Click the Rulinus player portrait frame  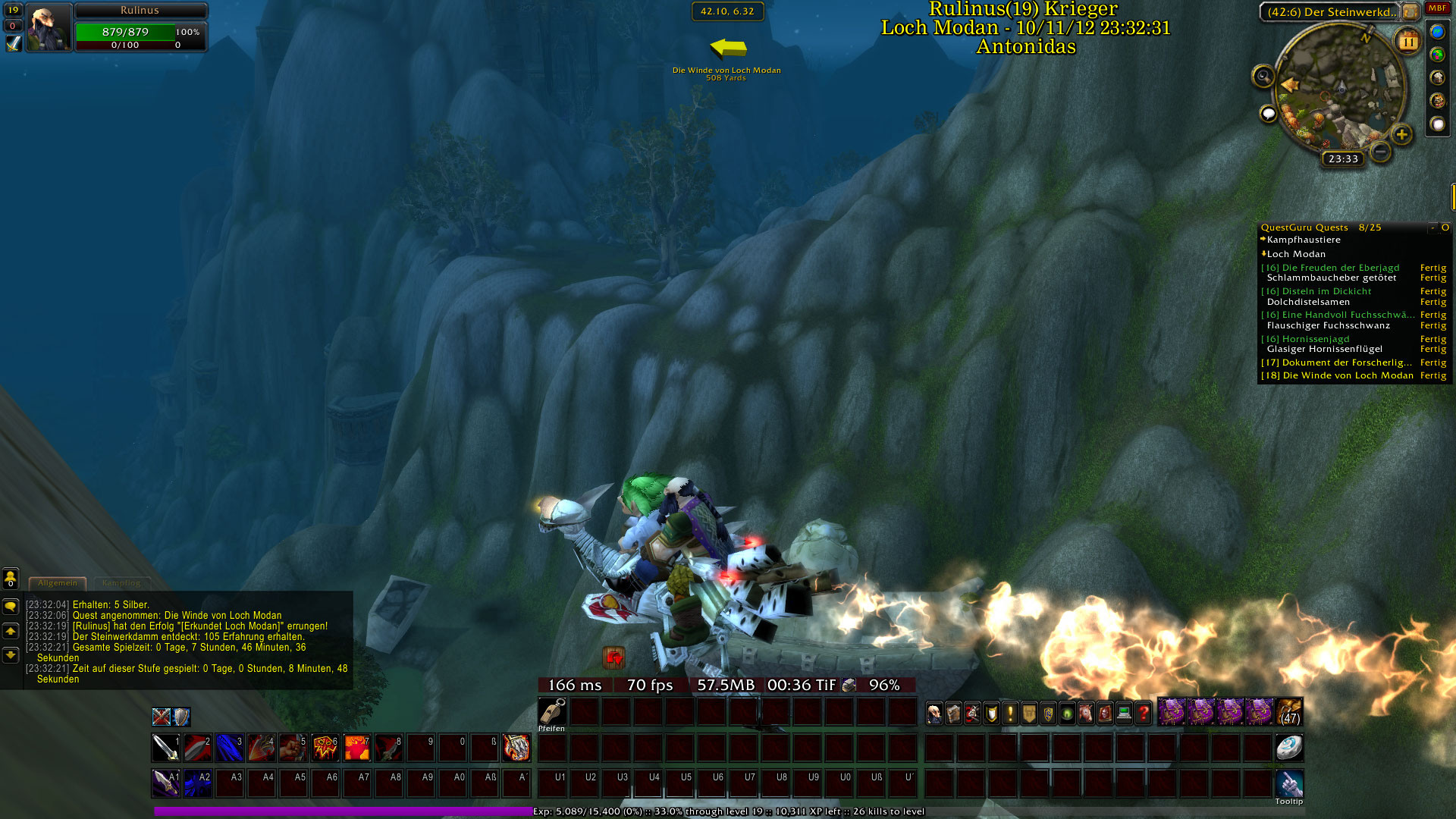tap(49, 28)
